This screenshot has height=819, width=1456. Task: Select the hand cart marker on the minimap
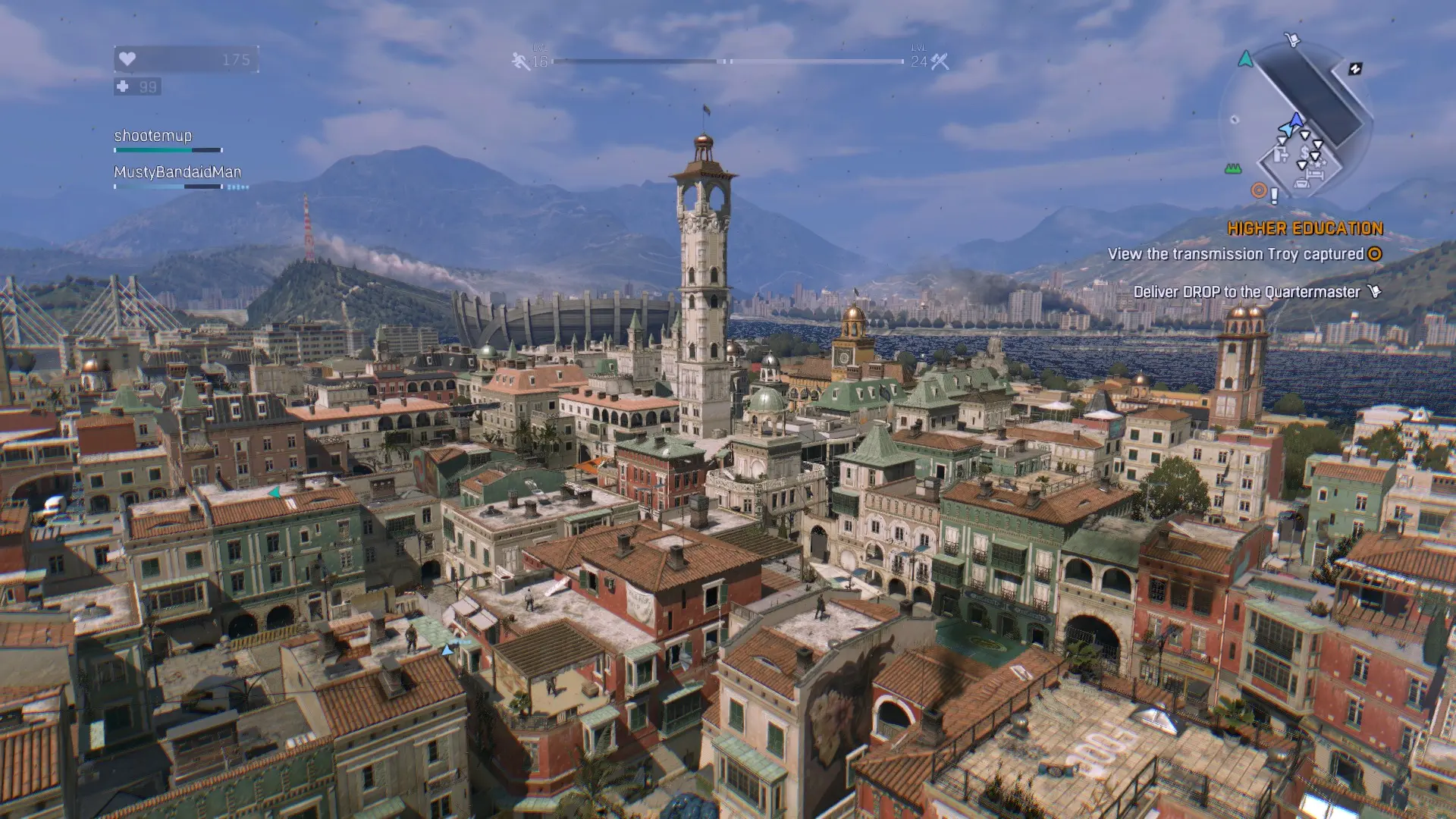1292,39
